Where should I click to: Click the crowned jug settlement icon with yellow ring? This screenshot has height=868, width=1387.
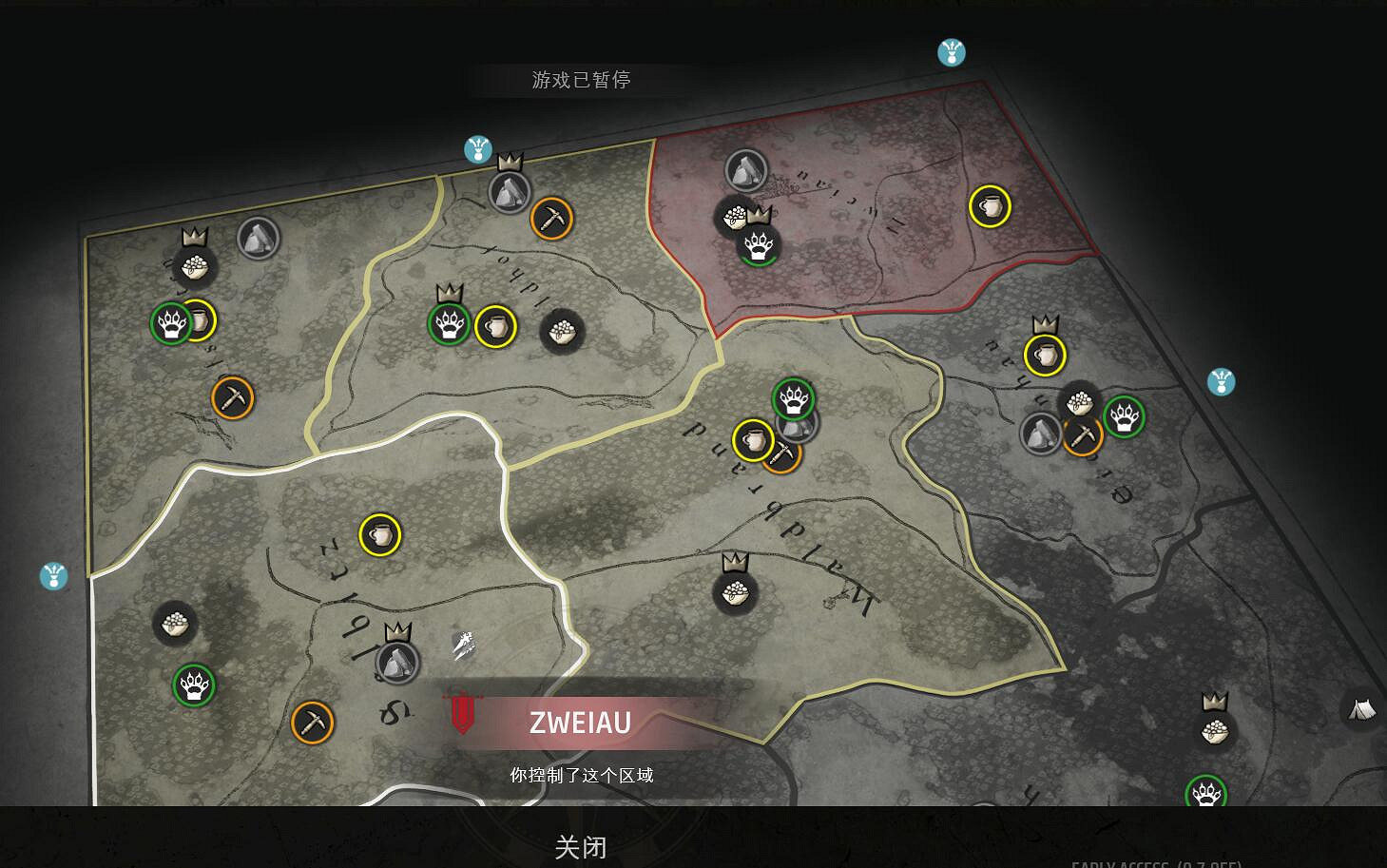1044,354
